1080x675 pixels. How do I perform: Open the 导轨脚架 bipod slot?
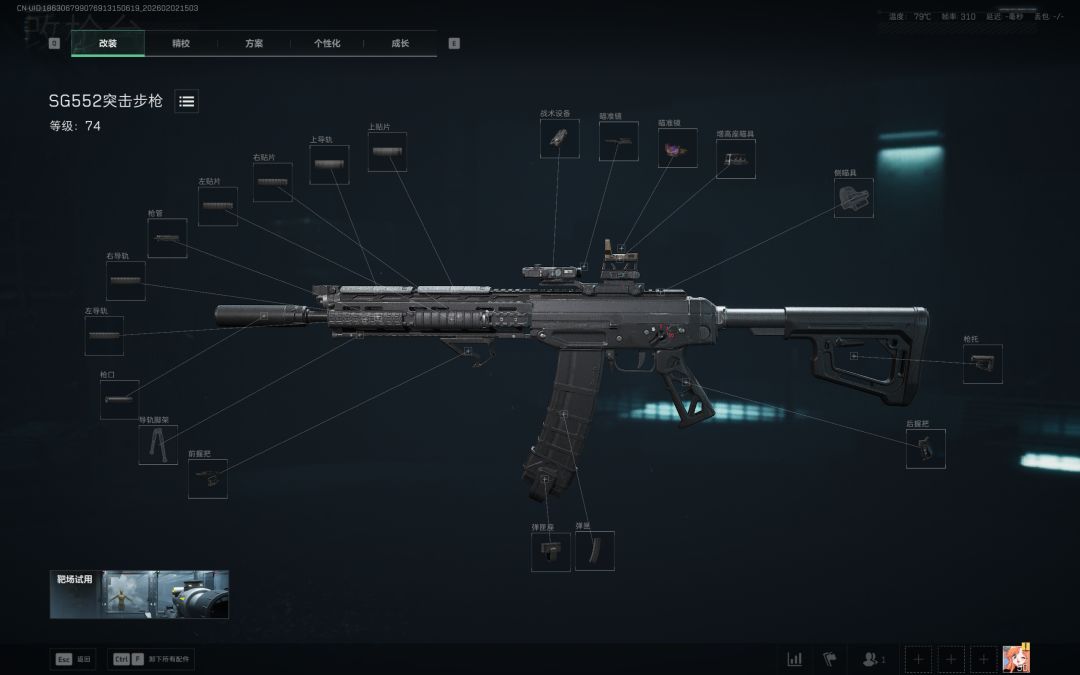click(158, 445)
